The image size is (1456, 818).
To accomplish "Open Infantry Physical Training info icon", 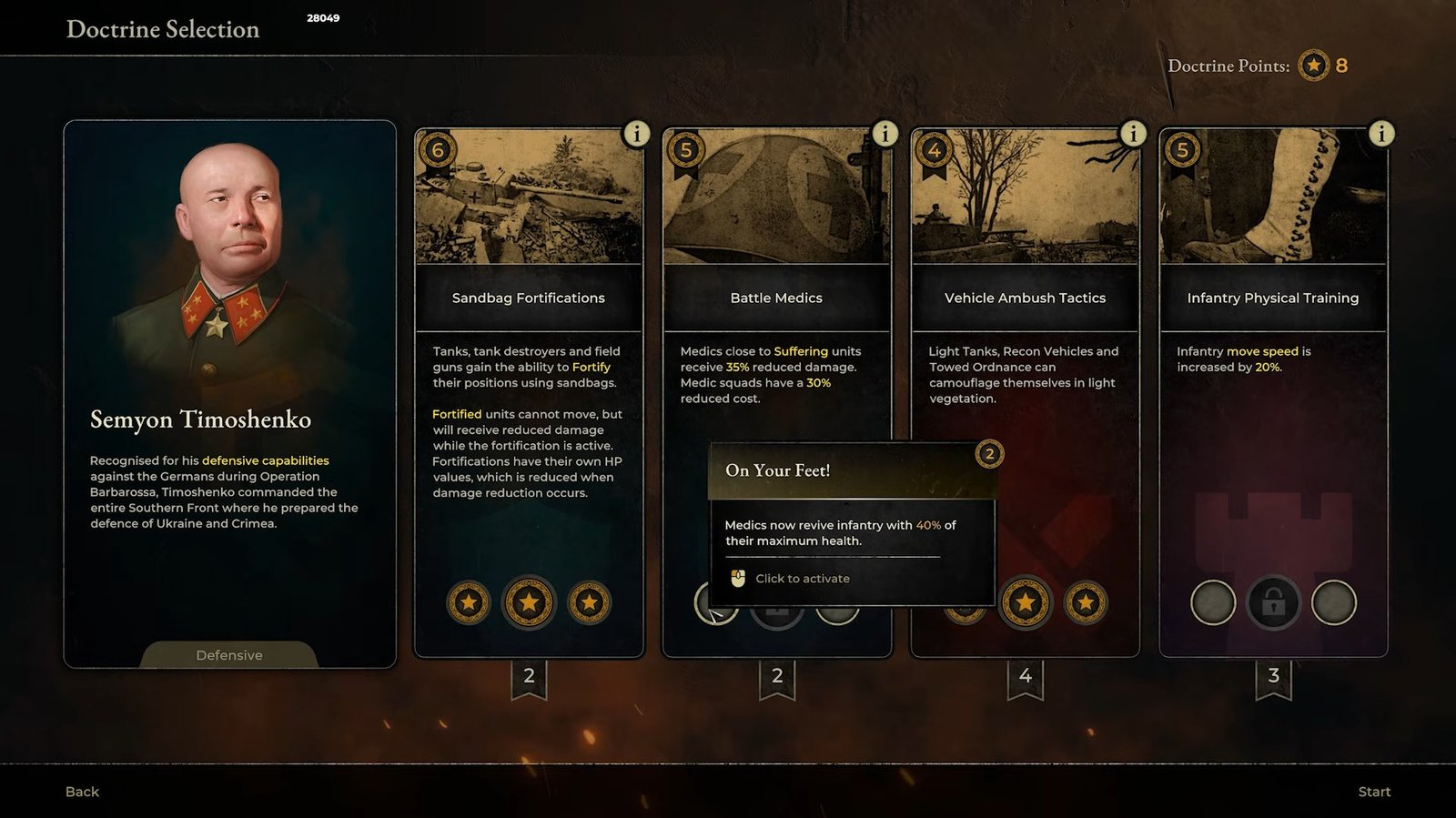I will pyautogui.click(x=1381, y=134).
